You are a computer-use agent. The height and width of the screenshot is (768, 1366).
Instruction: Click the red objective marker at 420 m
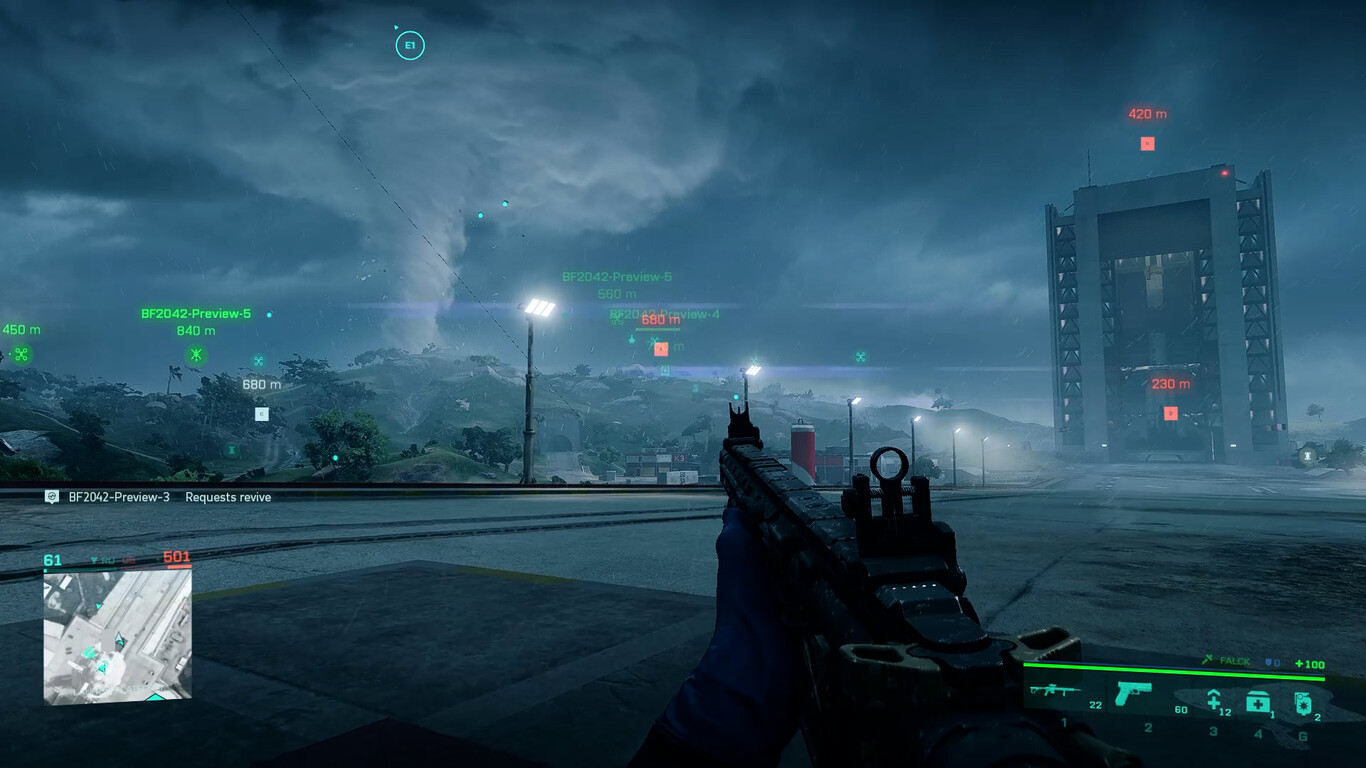pyautogui.click(x=1147, y=143)
